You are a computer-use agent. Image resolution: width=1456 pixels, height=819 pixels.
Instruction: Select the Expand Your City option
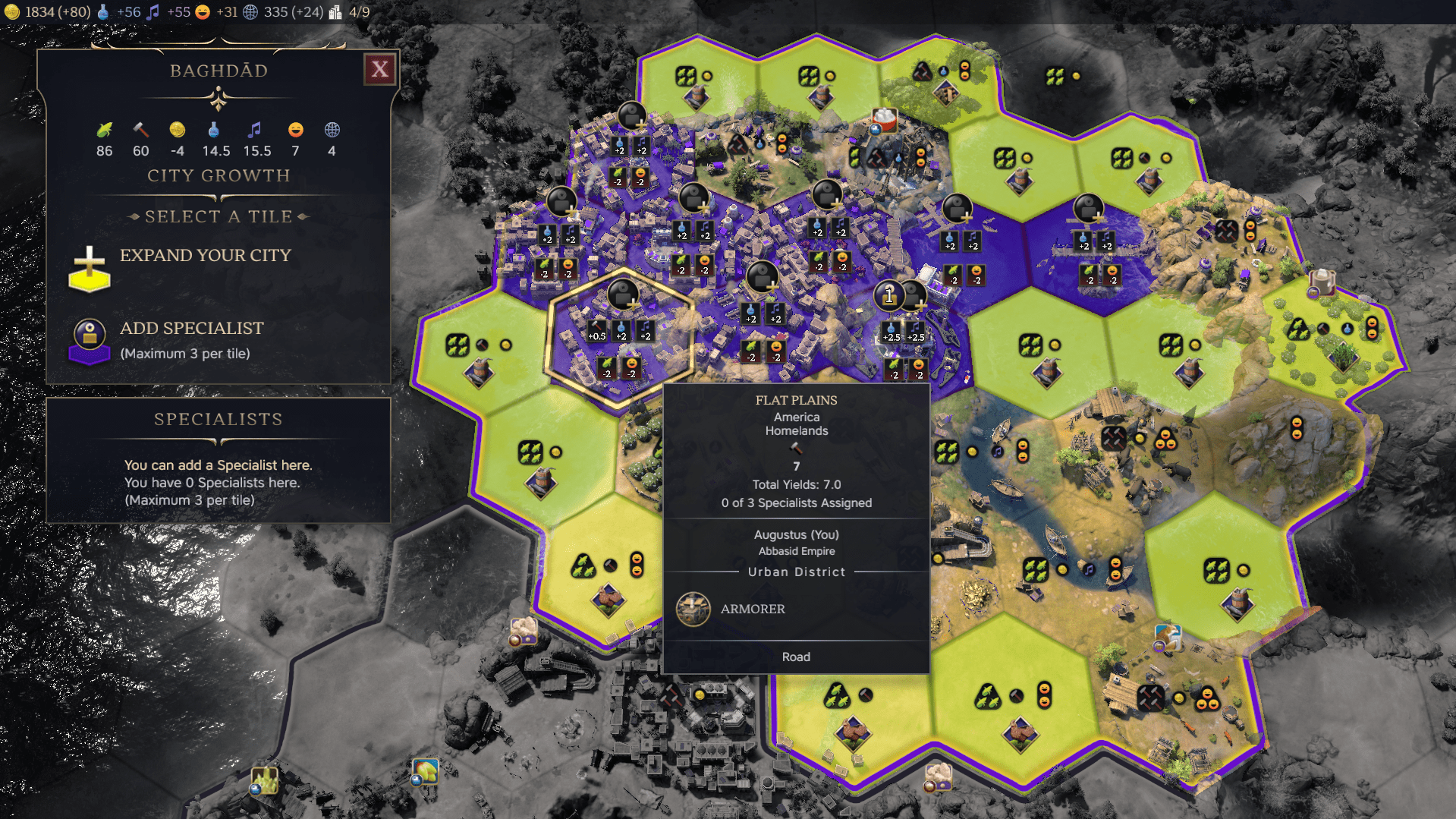205,256
